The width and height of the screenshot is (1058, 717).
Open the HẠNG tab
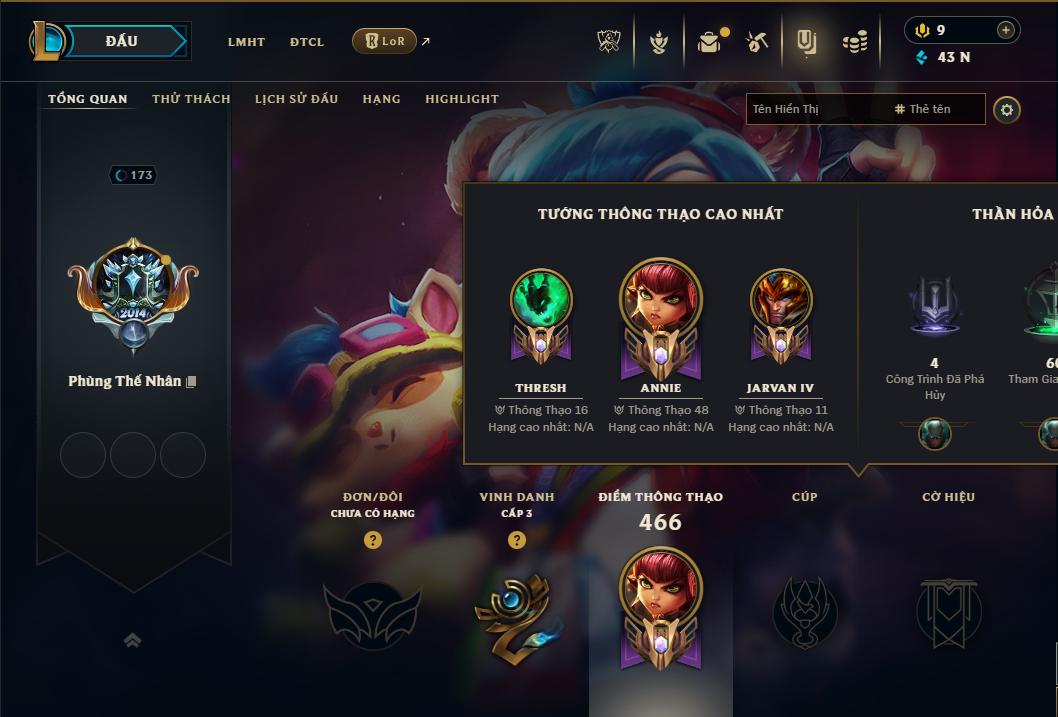click(381, 99)
